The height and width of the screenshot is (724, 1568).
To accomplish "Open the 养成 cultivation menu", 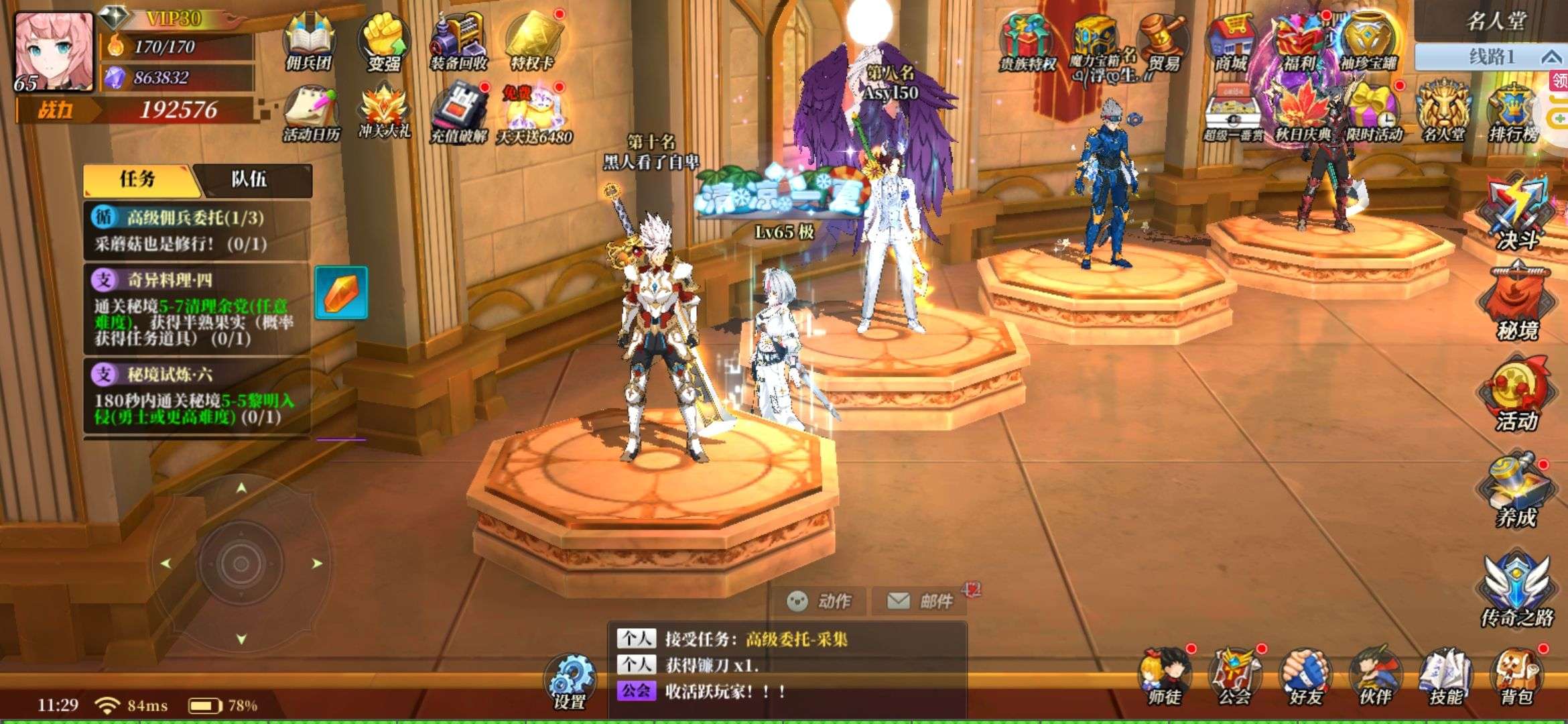I will click(1516, 489).
